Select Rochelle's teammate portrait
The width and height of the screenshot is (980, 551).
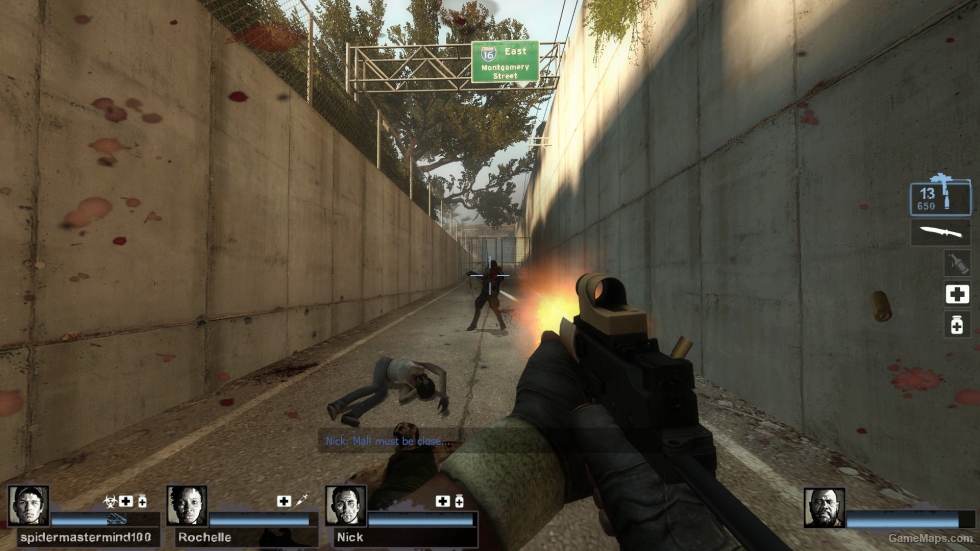coord(187,506)
